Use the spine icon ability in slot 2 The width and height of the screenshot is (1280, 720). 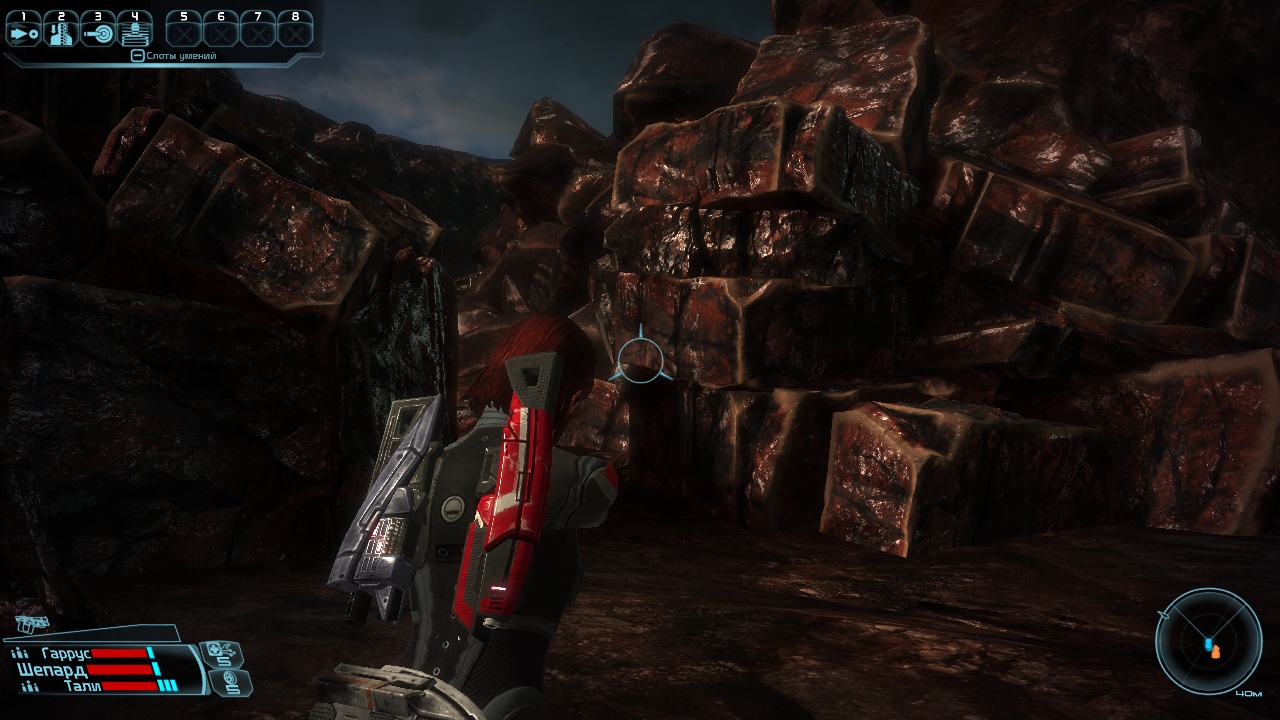coord(60,32)
